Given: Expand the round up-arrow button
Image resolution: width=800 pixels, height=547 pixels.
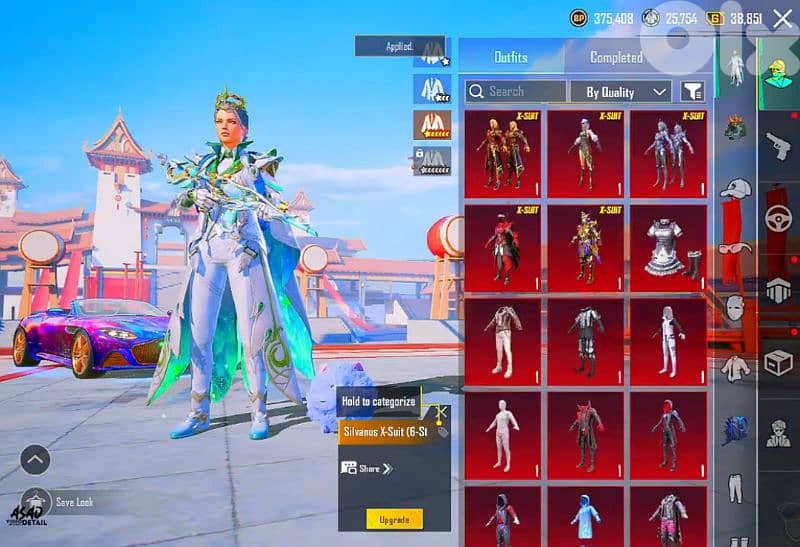Looking at the screenshot, I should tap(35, 460).
